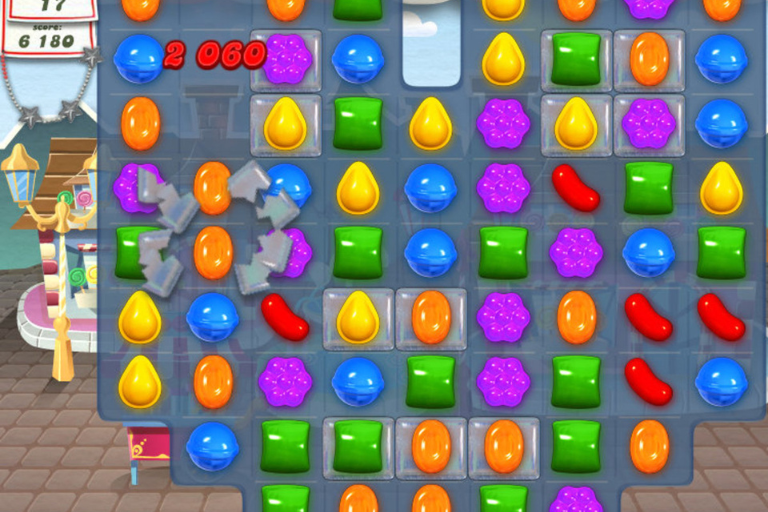The image size is (768, 512).
Task: Select the orange jelly-tile candy left of a plain green square
Action: pos(503,446)
